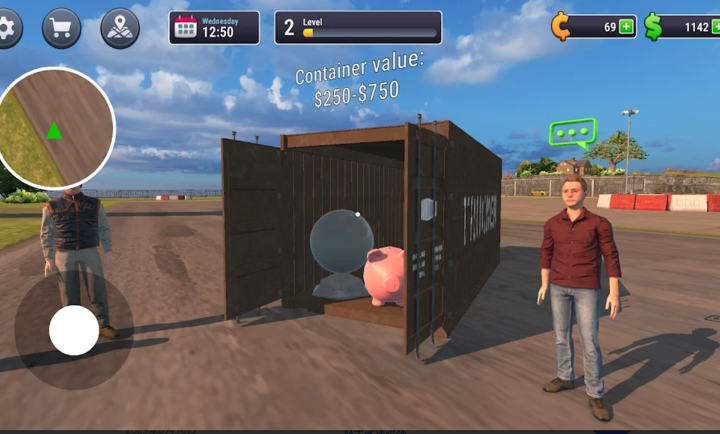Tap the virtual joystick knob

(74, 330)
